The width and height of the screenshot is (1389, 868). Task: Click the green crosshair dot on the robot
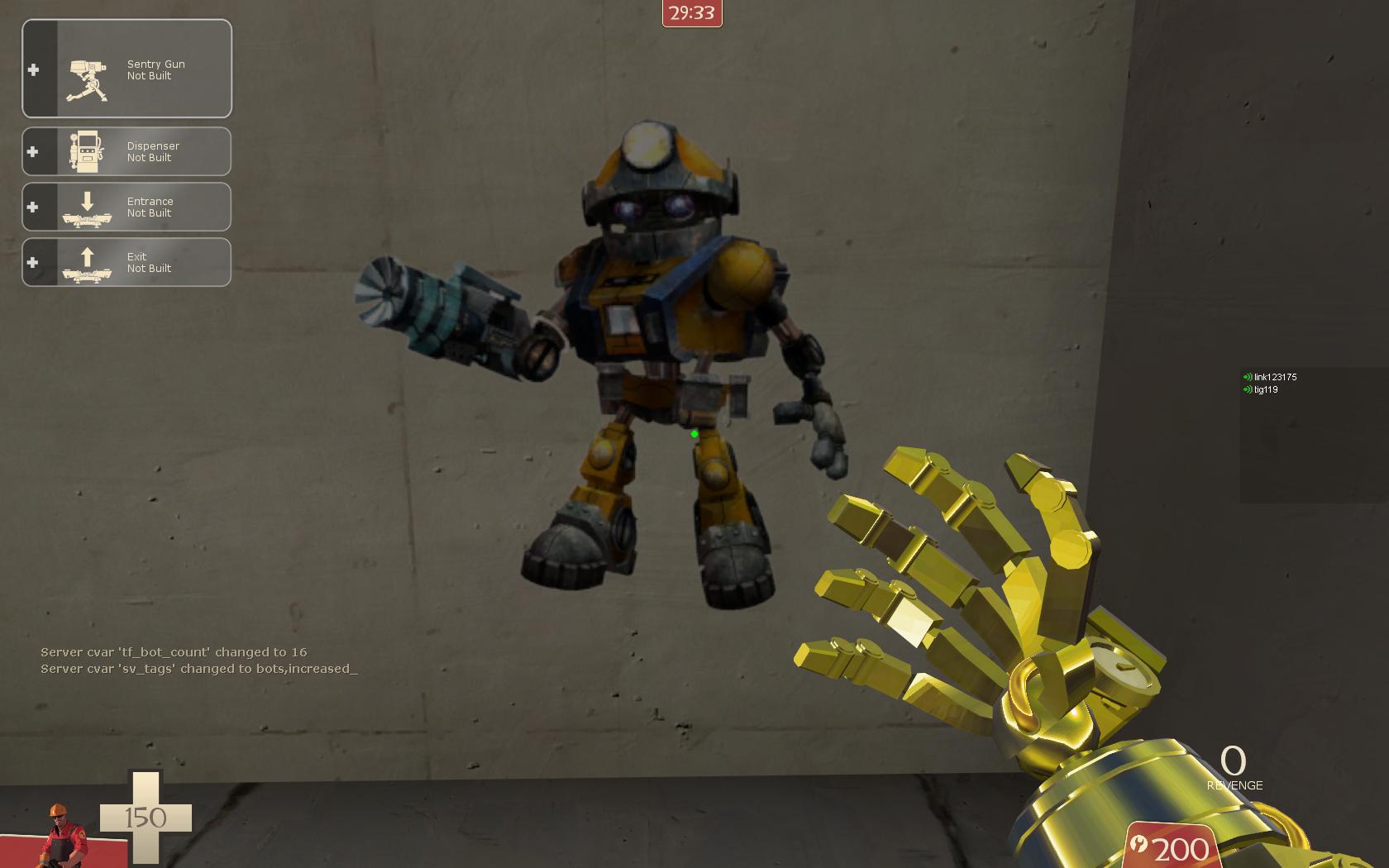click(695, 432)
